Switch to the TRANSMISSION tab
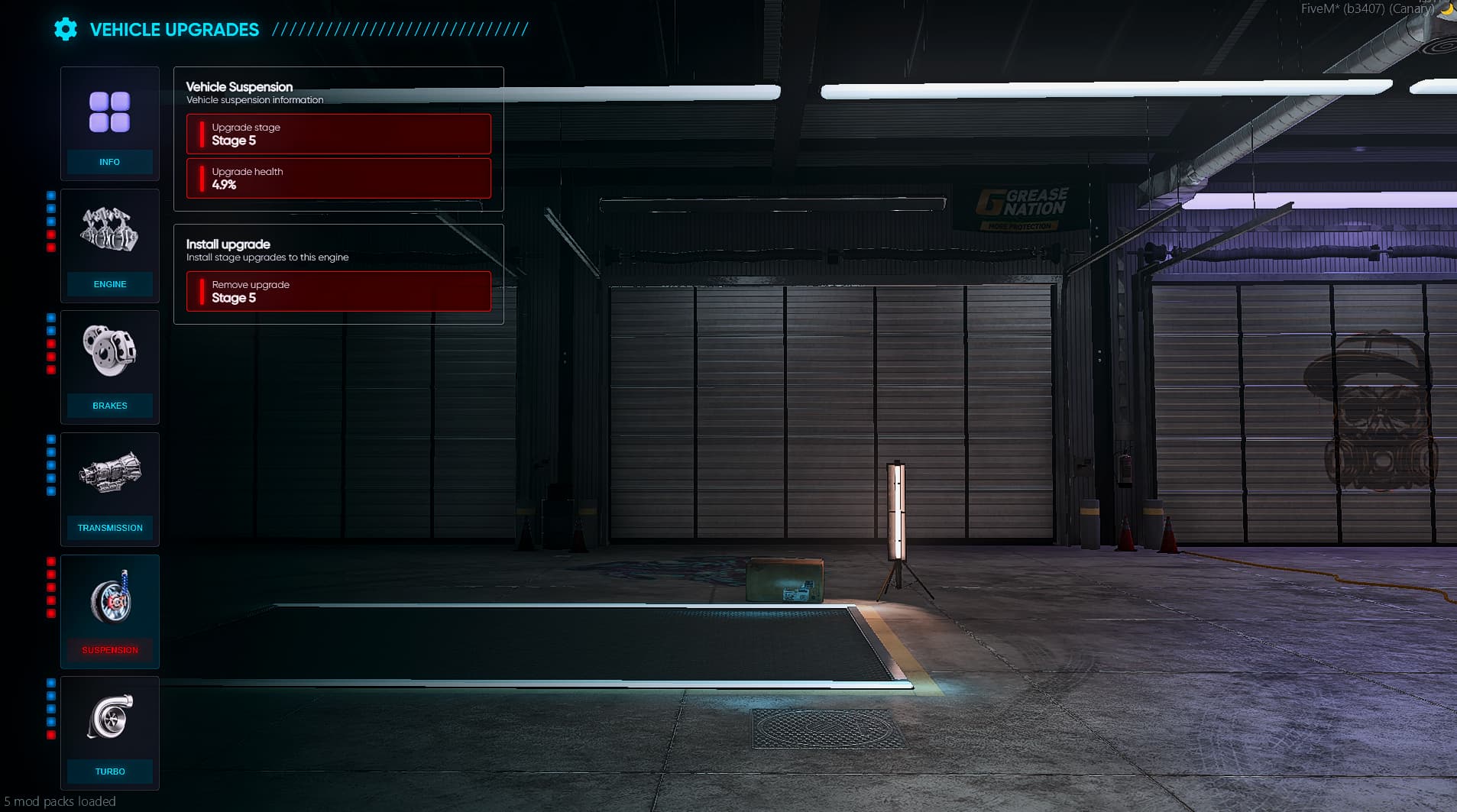The image size is (1457, 812). tap(109, 528)
